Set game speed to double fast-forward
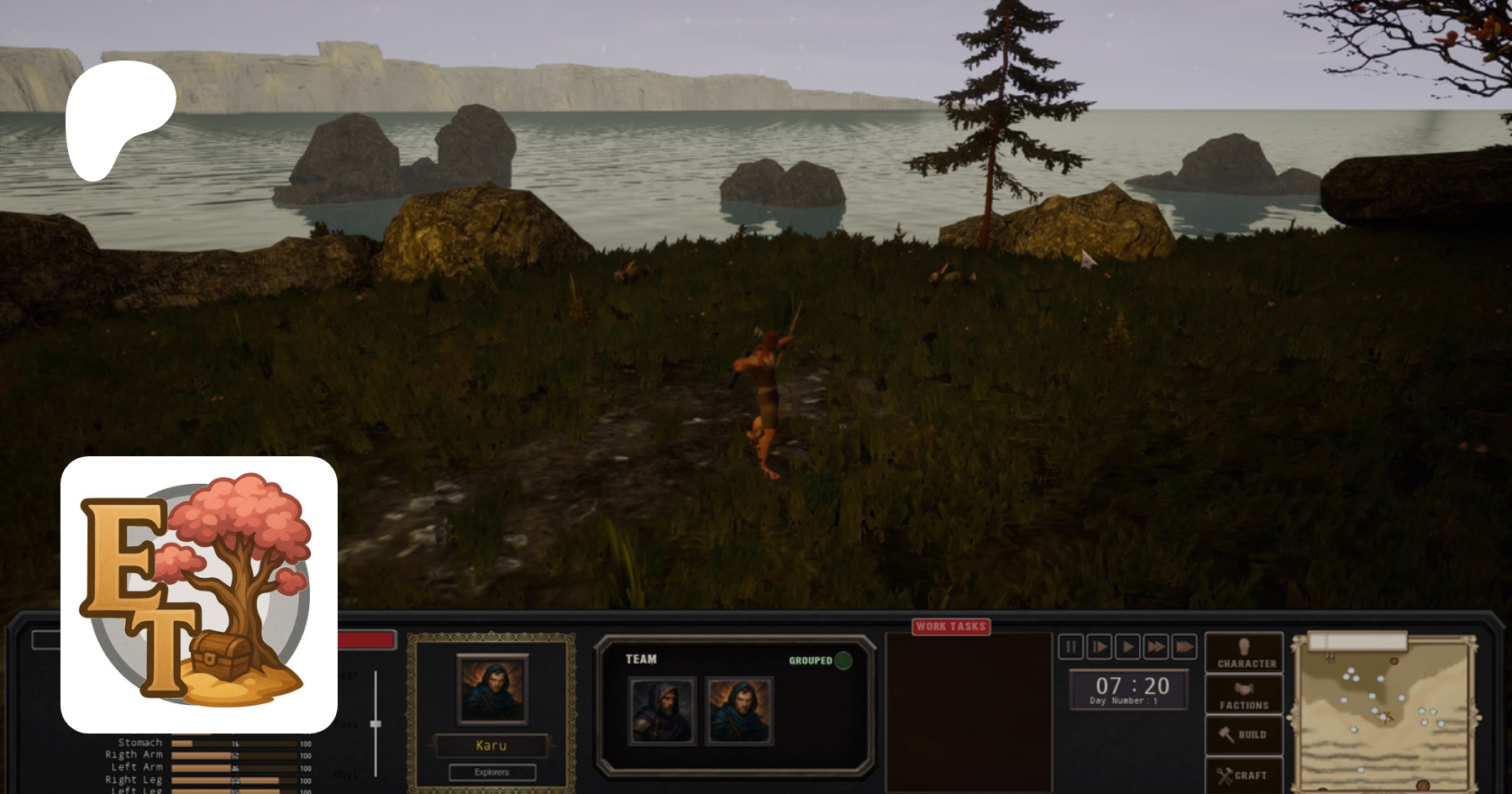1512x794 pixels. 1156,647
